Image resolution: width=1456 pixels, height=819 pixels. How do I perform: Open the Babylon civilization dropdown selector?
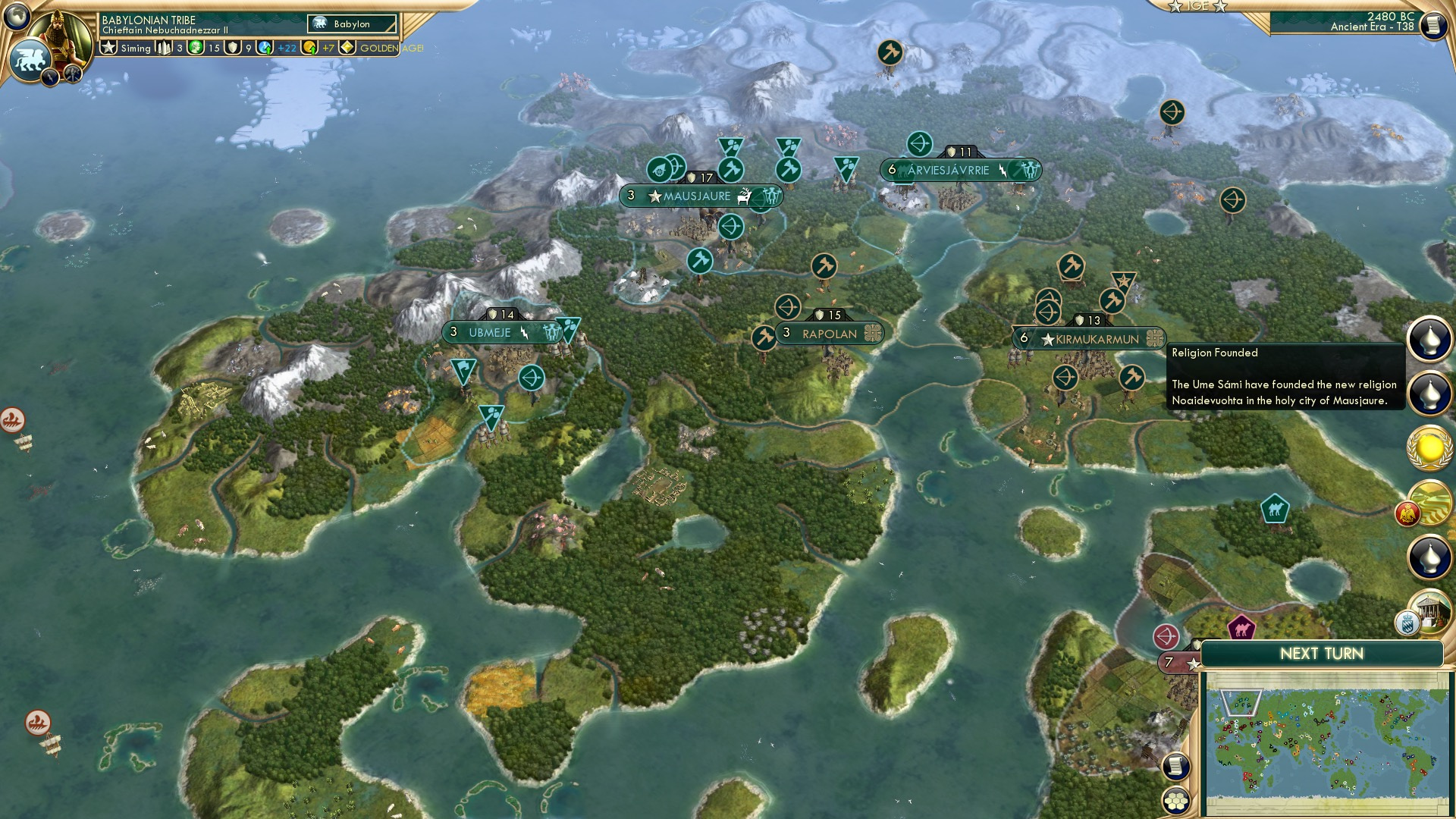pyautogui.click(x=350, y=24)
